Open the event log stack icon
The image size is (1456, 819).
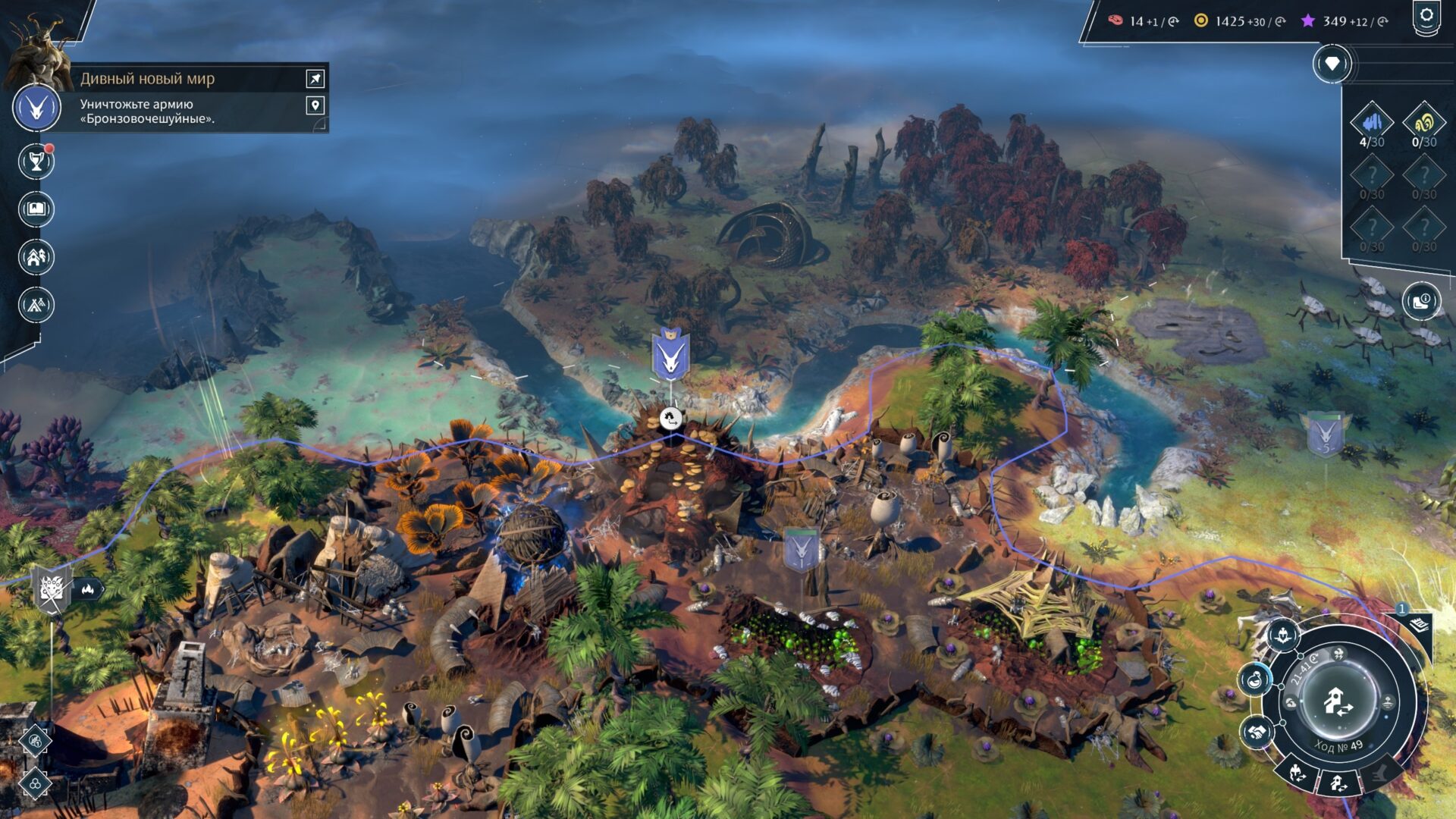pos(1420,625)
